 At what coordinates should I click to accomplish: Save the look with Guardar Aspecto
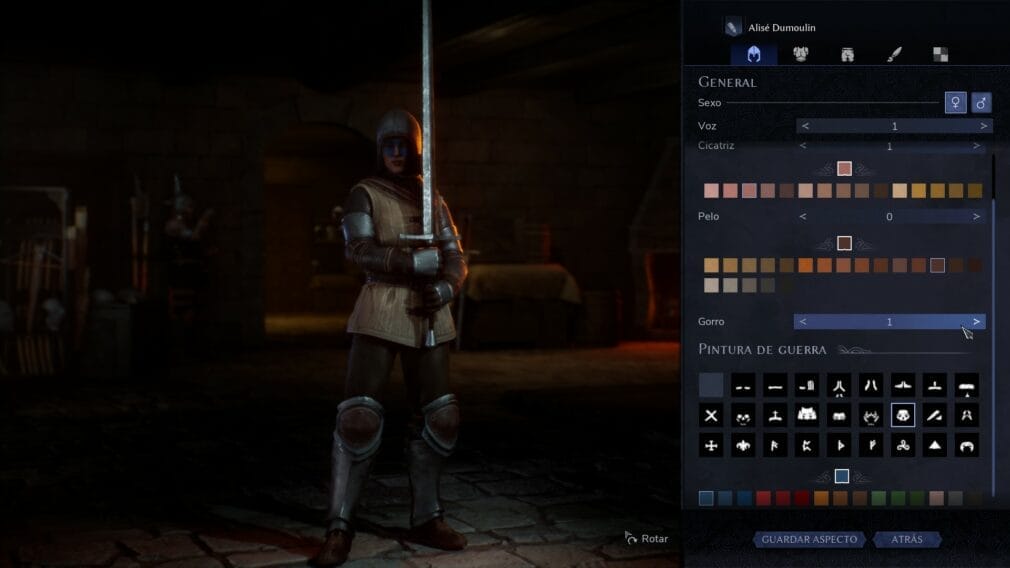(x=809, y=539)
